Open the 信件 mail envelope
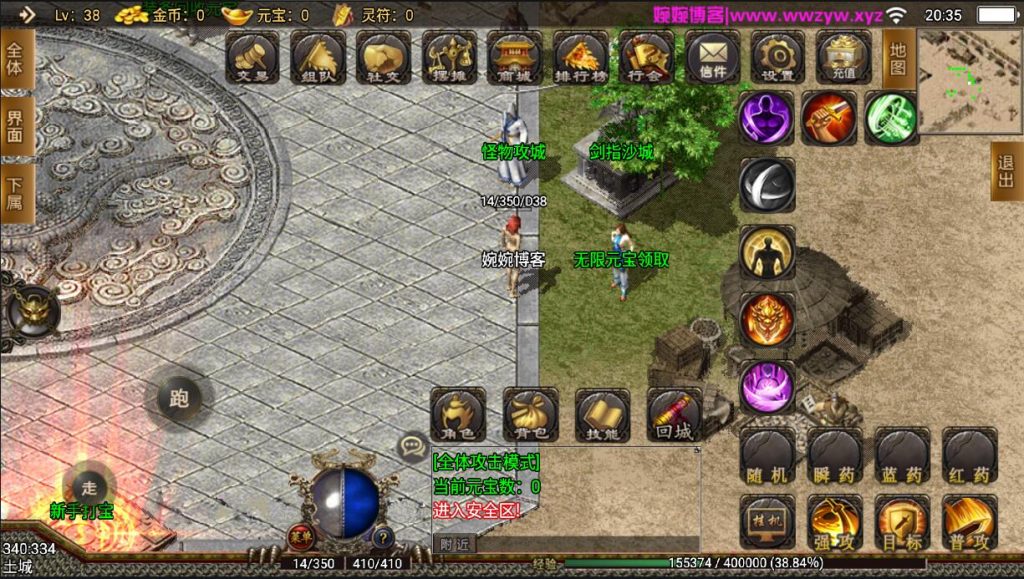This screenshot has width=1024, height=579. 712,57
